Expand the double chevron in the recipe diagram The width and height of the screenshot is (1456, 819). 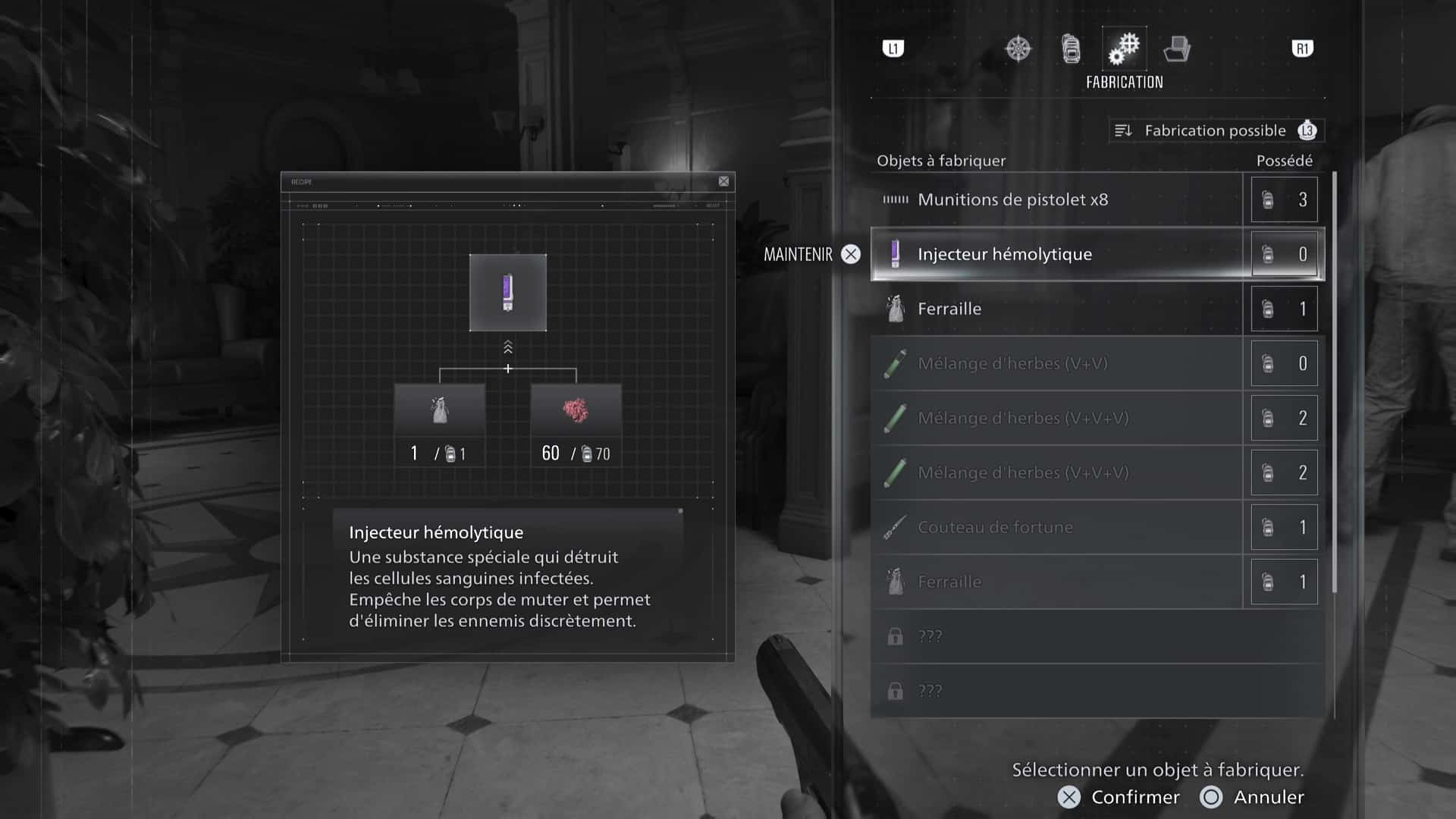507,348
